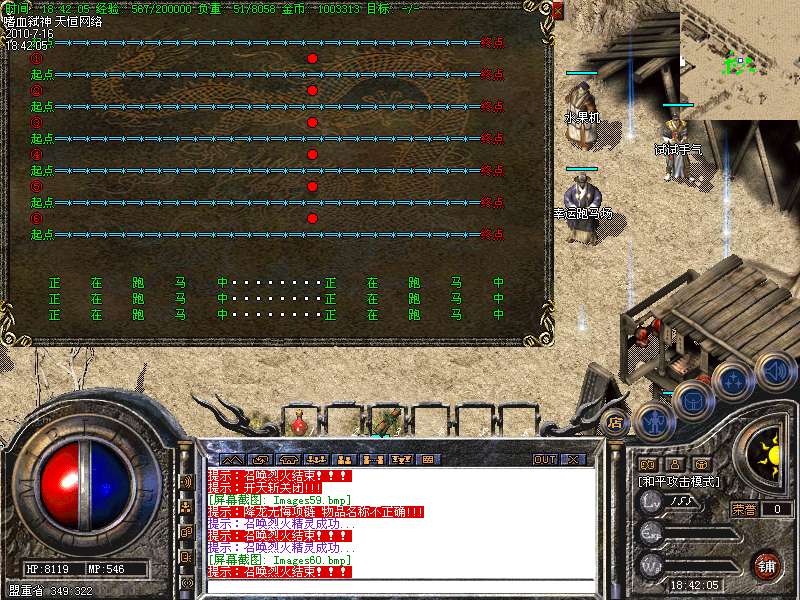Image resolution: width=800 pixels, height=600 pixels.
Task: Use the red potion in belt slot
Action: tap(298, 423)
